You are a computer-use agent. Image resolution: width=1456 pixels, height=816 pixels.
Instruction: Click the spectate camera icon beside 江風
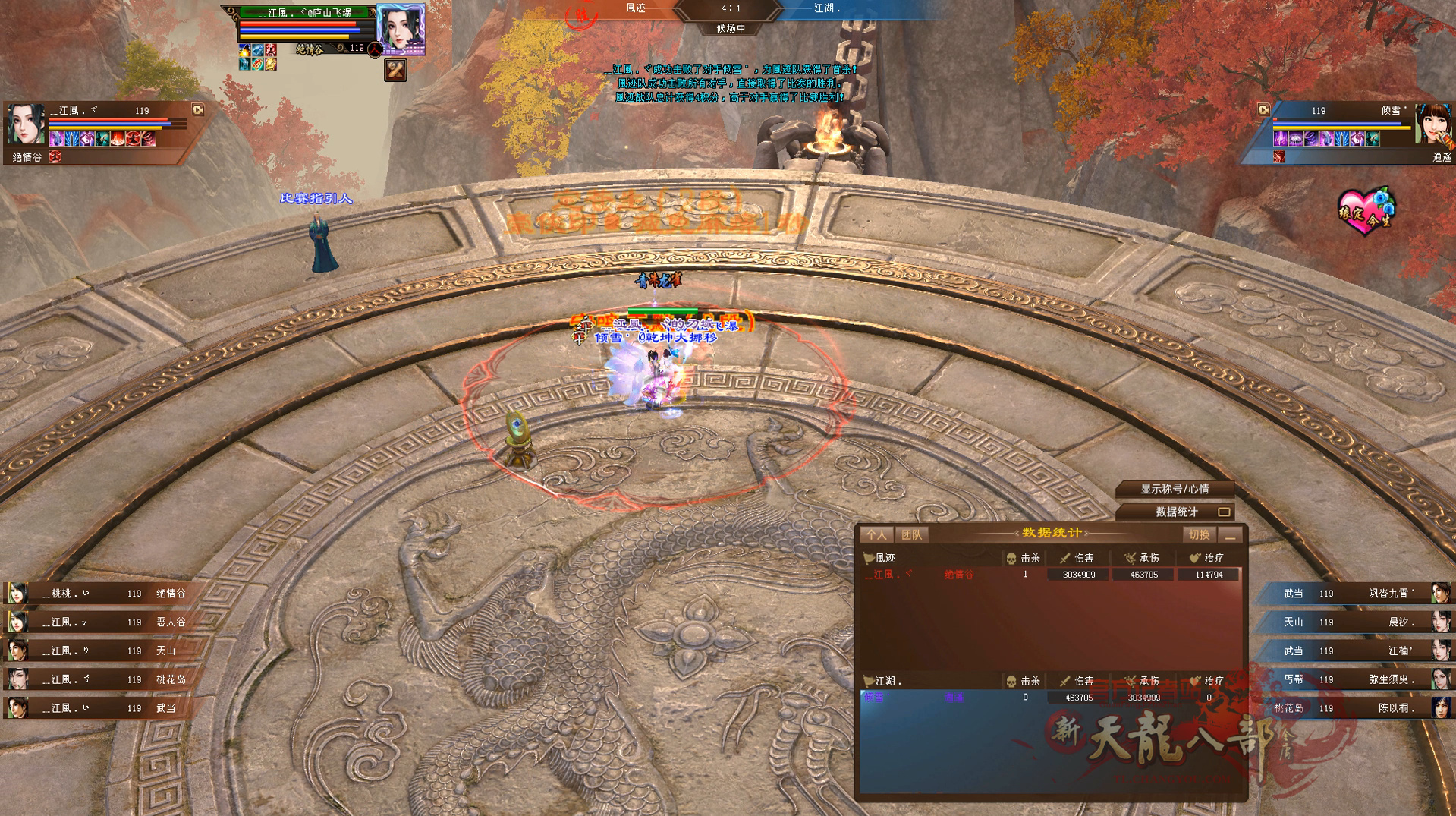[198, 110]
